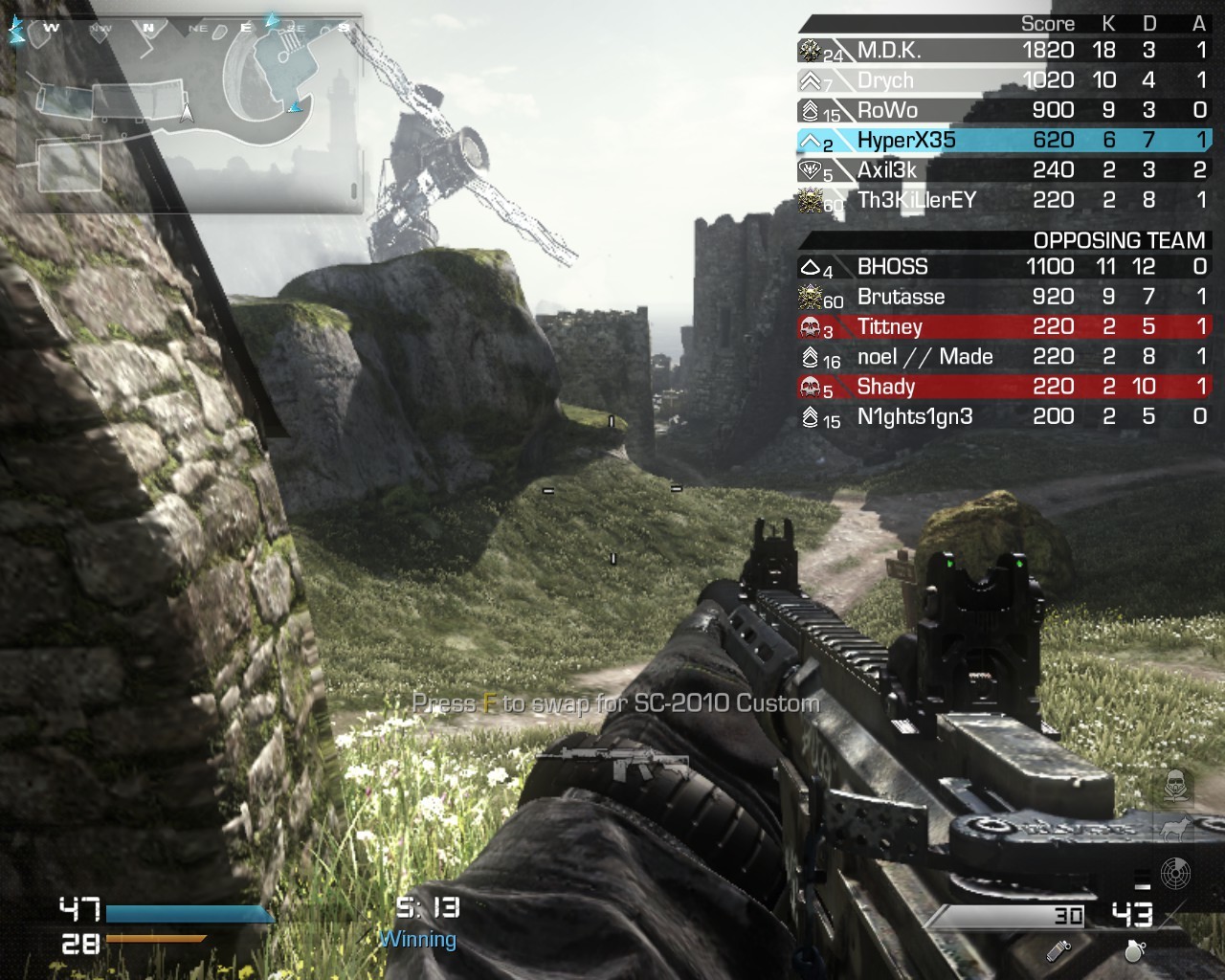
Task: Choose RoWo on the scoreboard
Action: 1004,110
